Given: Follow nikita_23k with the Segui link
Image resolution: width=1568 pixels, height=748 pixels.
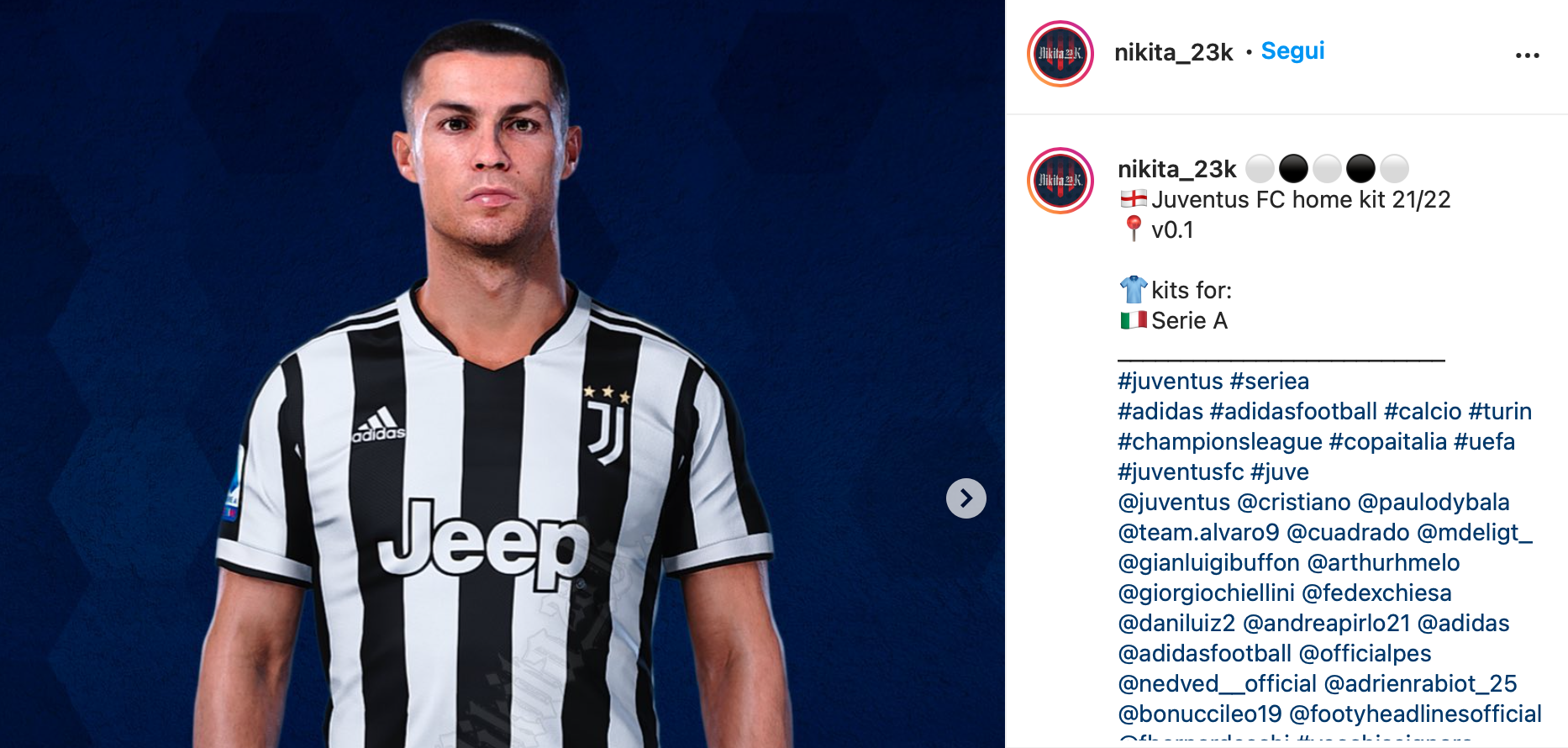Looking at the screenshot, I should pyautogui.click(x=1292, y=51).
